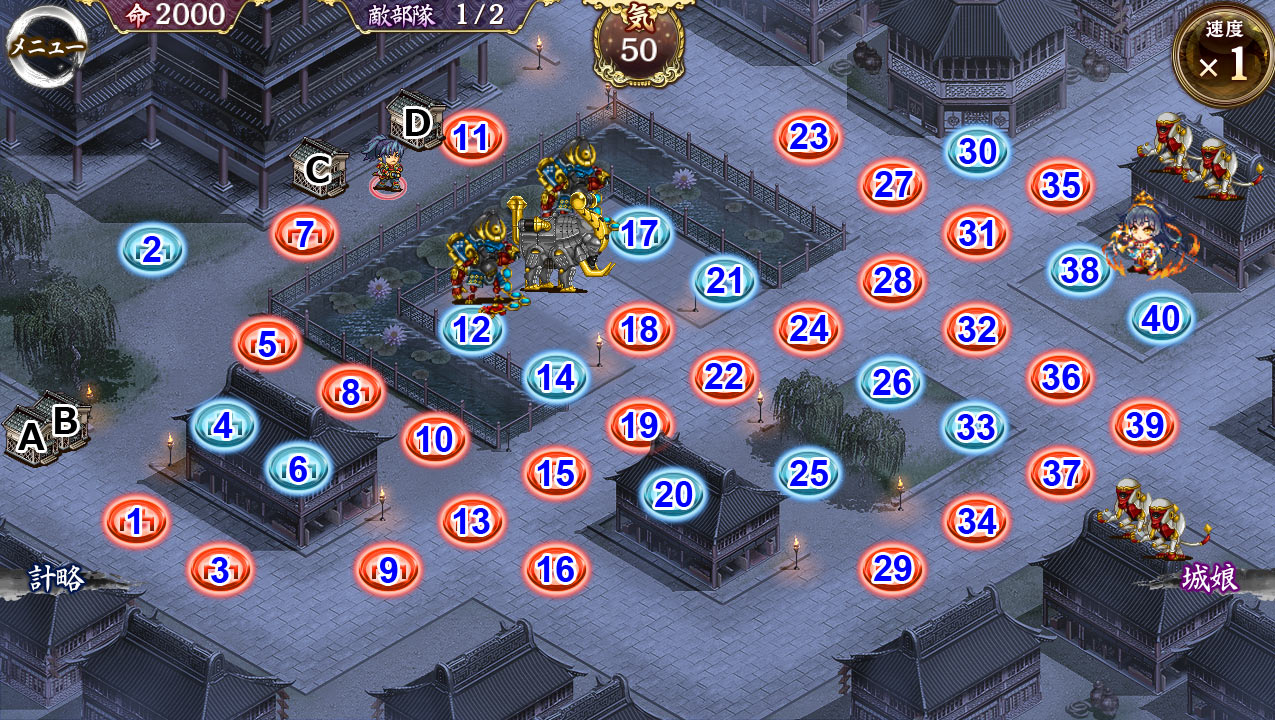Pick red placement tile 22

[724, 377]
